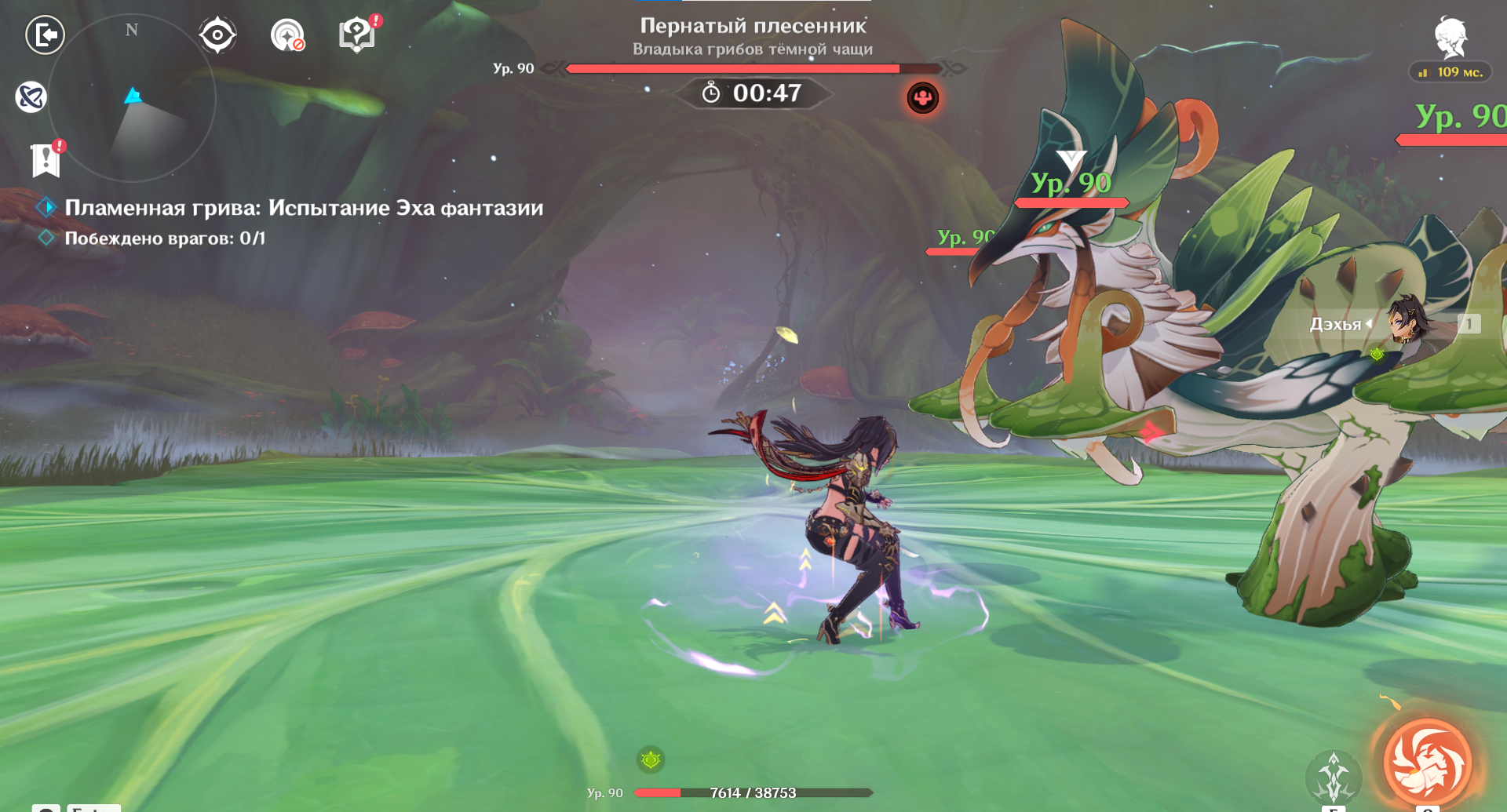Open the tutorial book icon with question mark

tap(357, 35)
